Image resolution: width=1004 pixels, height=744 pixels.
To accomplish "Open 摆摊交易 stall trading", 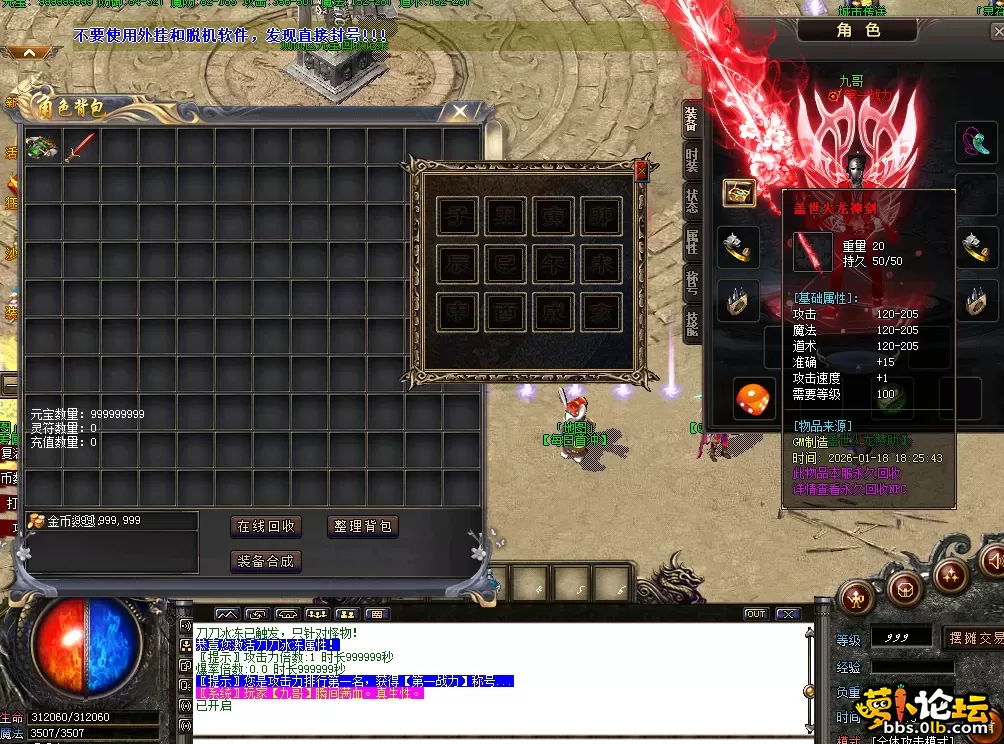I will tap(972, 638).
